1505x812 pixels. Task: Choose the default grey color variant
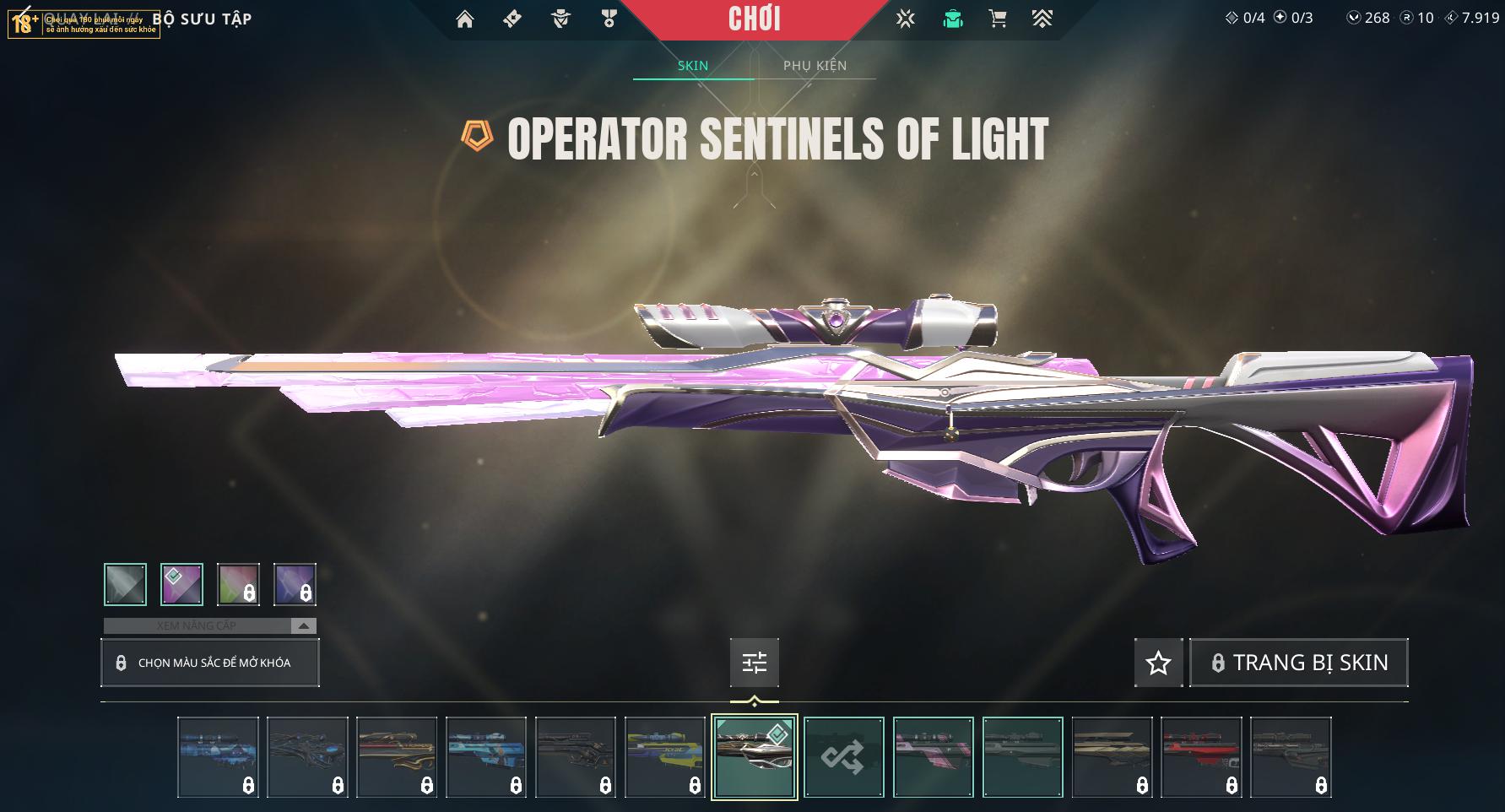coord(126,584)
